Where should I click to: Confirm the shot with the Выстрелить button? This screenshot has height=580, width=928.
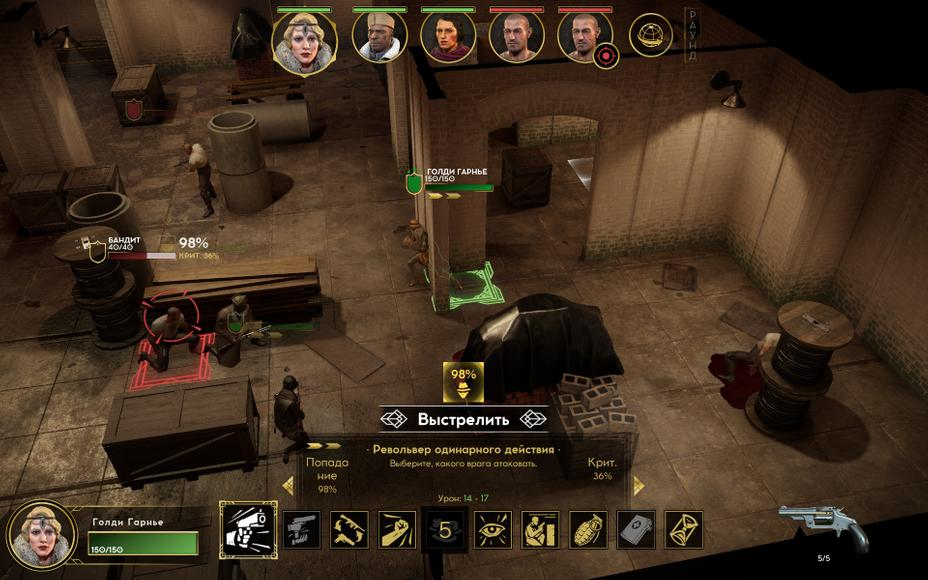pos(463,419)
